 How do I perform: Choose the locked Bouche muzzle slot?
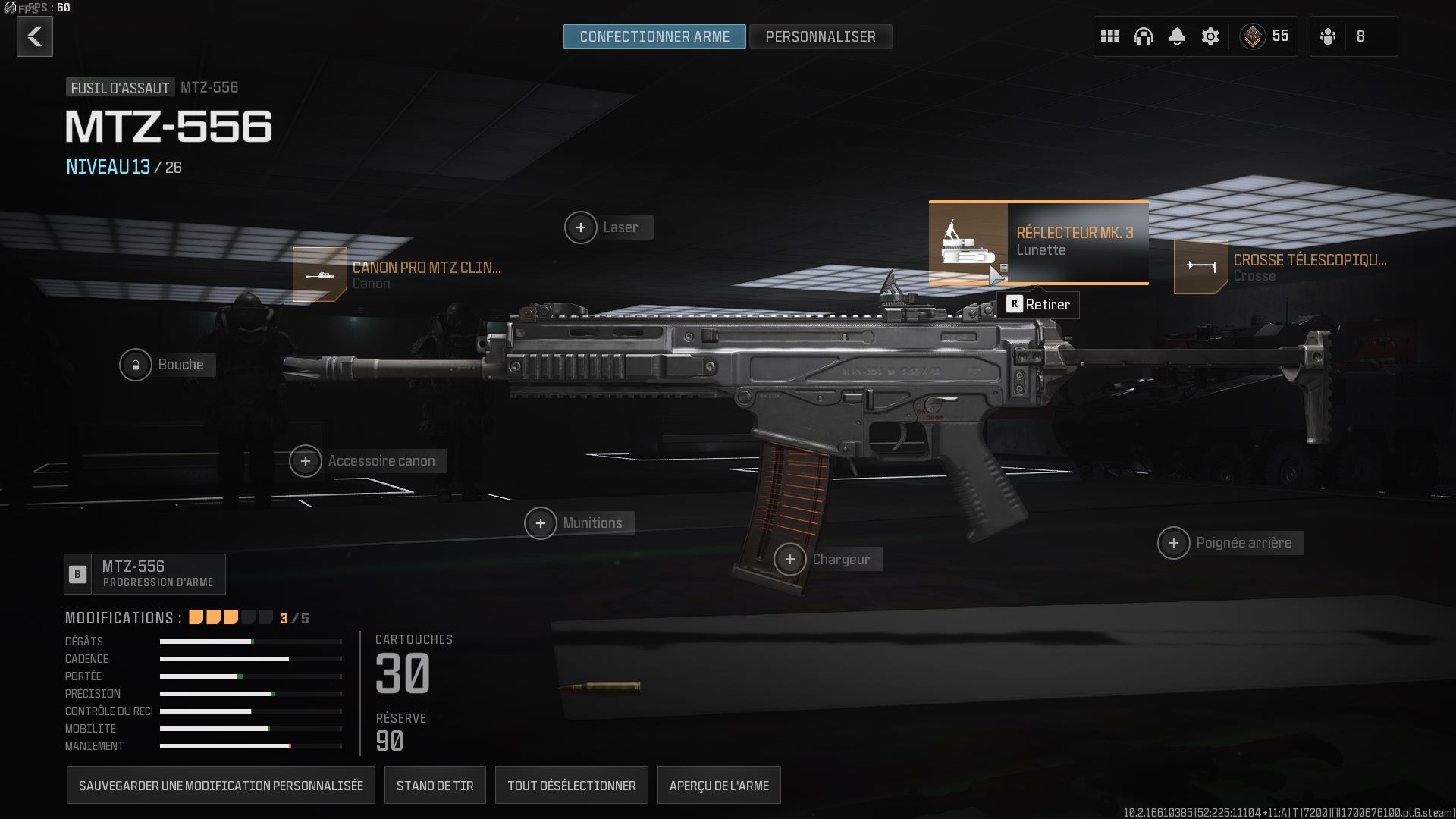click(136, 365)
